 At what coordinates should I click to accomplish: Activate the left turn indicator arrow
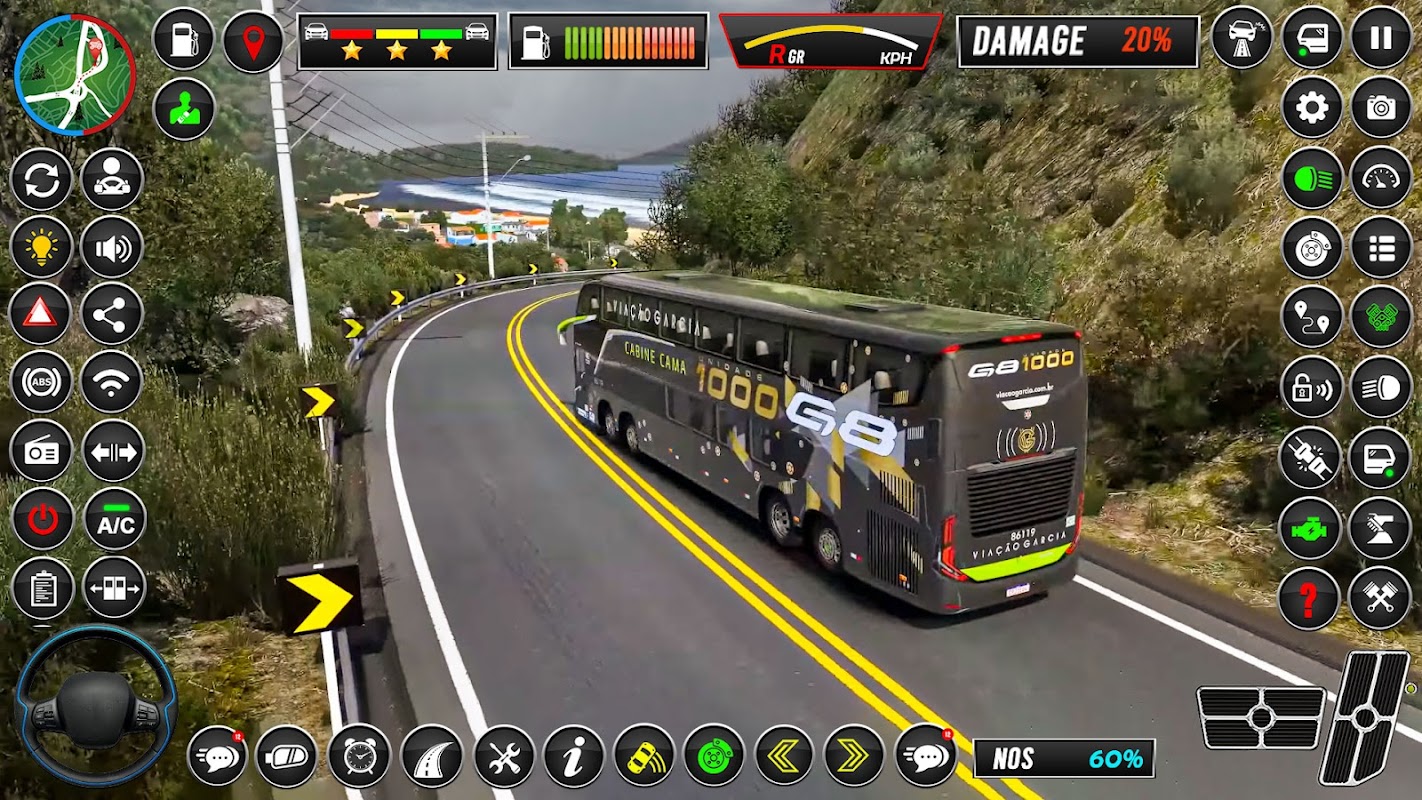tap(783, 756)
